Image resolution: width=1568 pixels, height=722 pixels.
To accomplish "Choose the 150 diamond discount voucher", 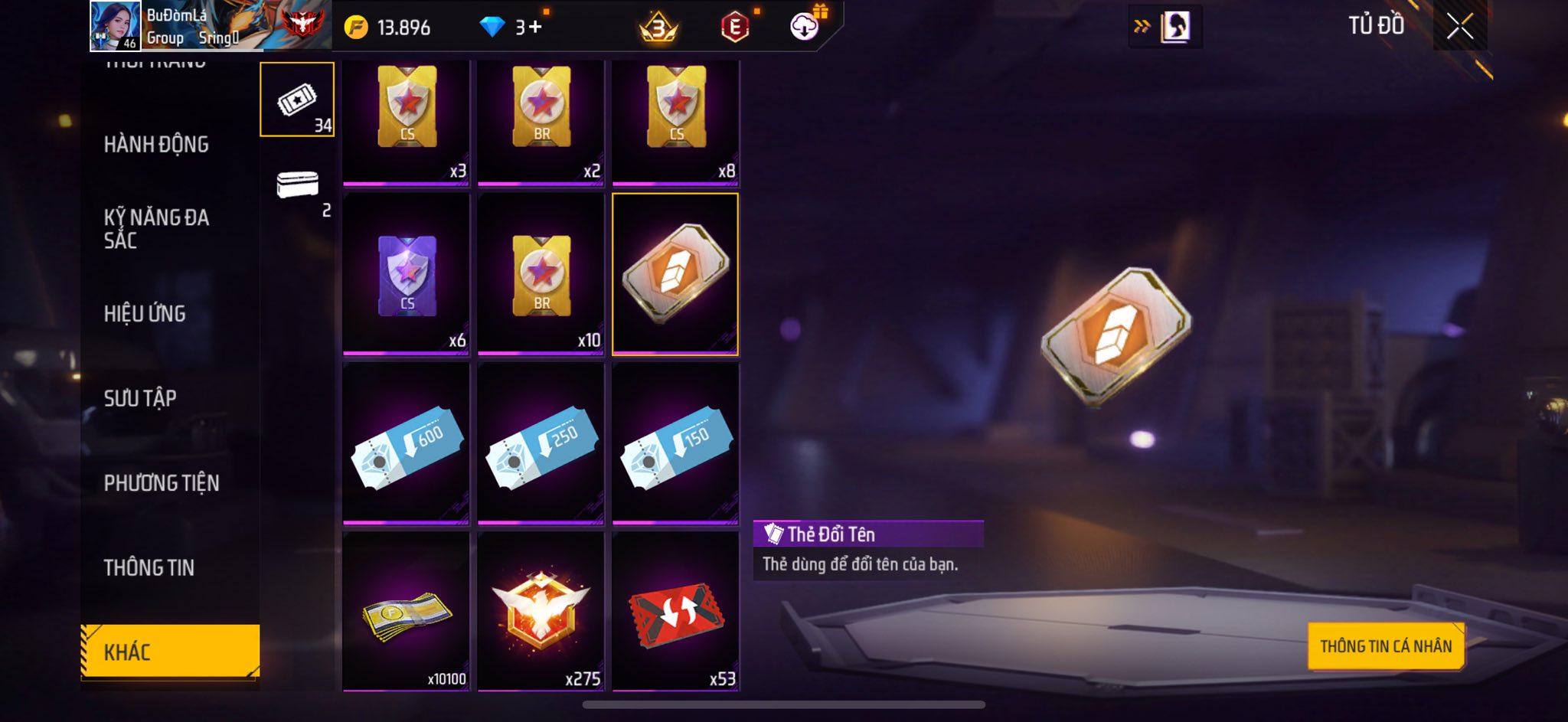I will pos(675,444).
